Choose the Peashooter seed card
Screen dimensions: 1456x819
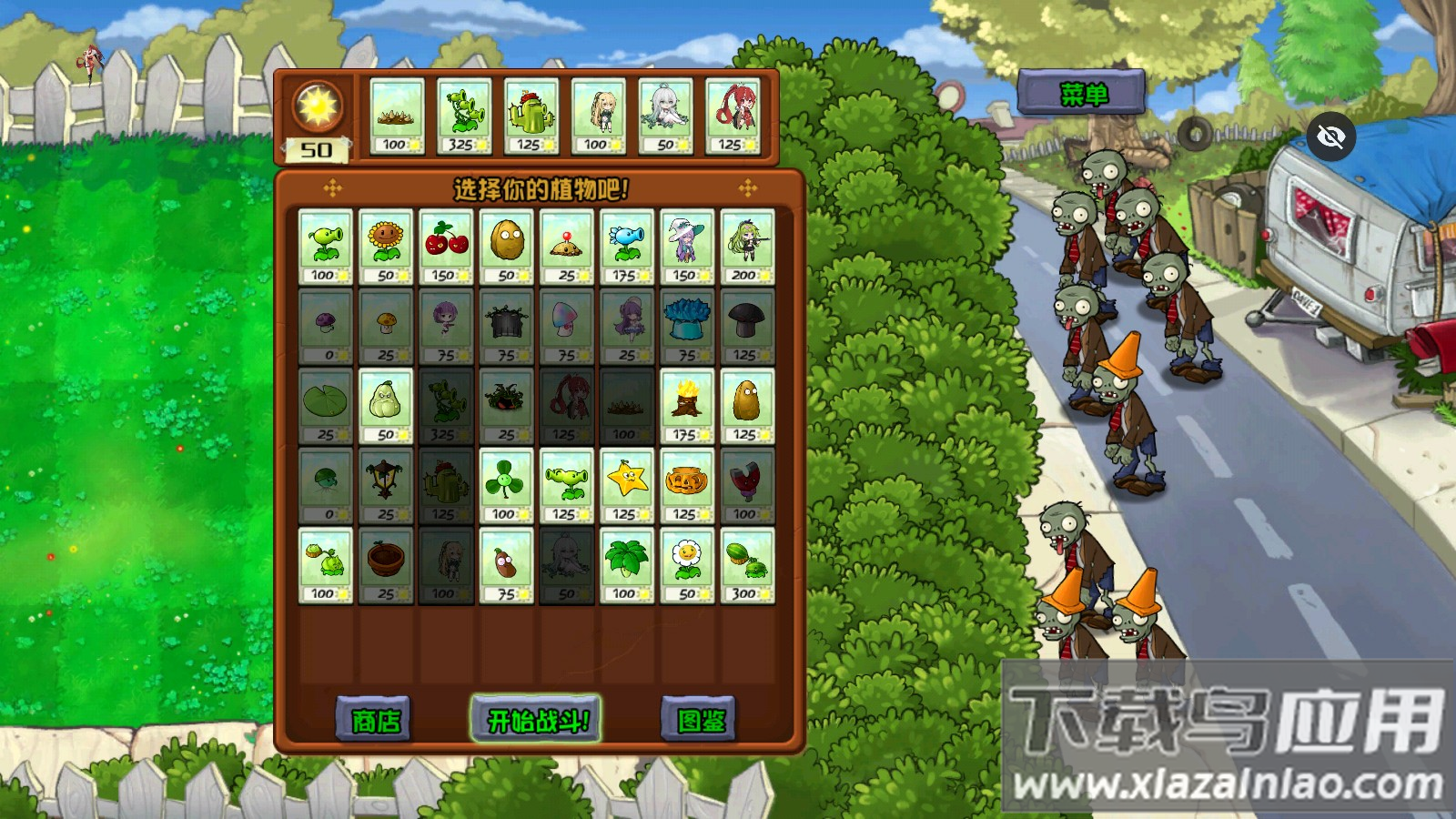pos(325,247)
